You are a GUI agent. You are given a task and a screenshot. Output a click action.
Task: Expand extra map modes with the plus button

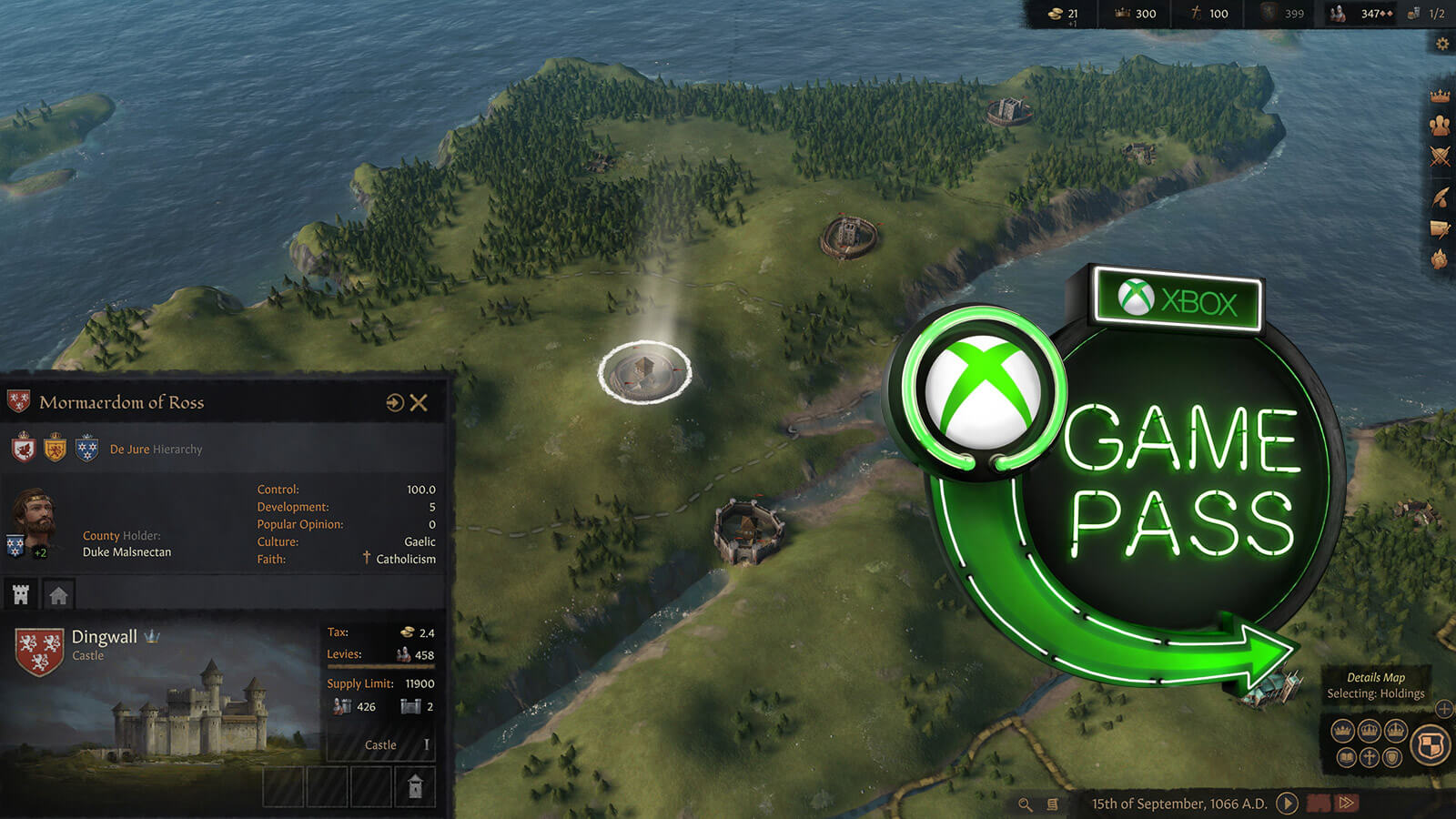1444,708
